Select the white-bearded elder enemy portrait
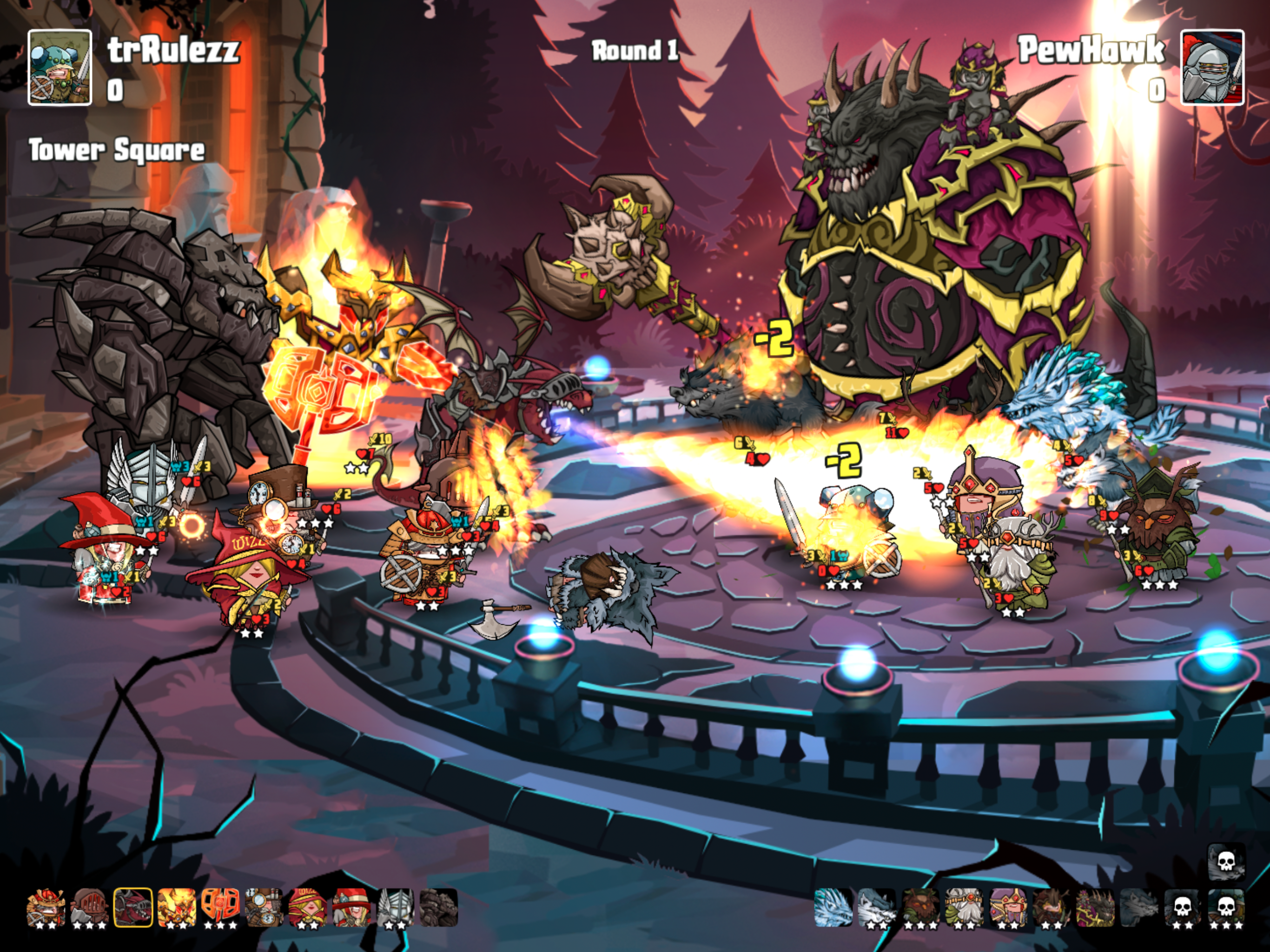The image size is (1270, 952). pos(964,907)
